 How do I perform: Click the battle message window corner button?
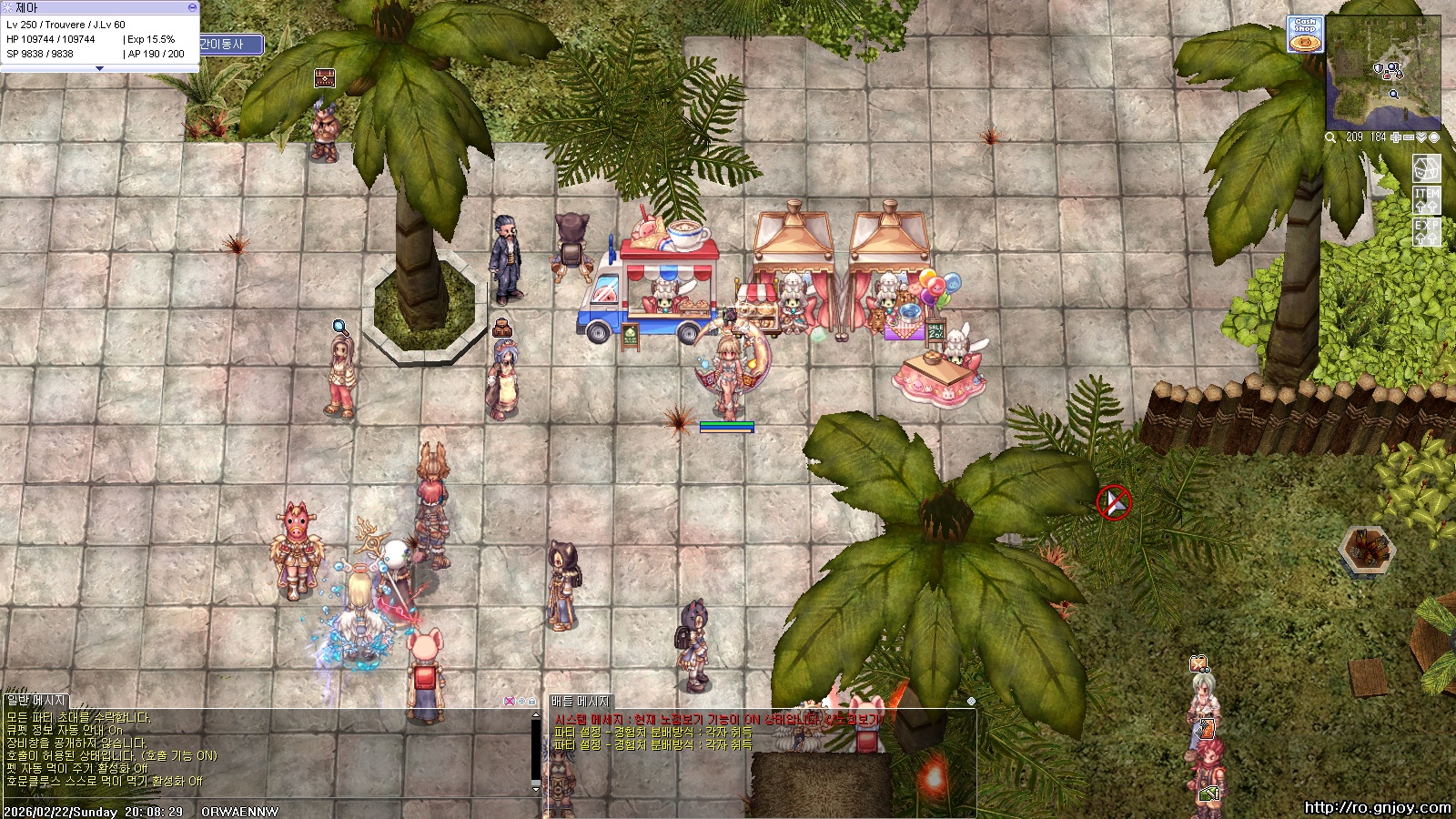971,702
